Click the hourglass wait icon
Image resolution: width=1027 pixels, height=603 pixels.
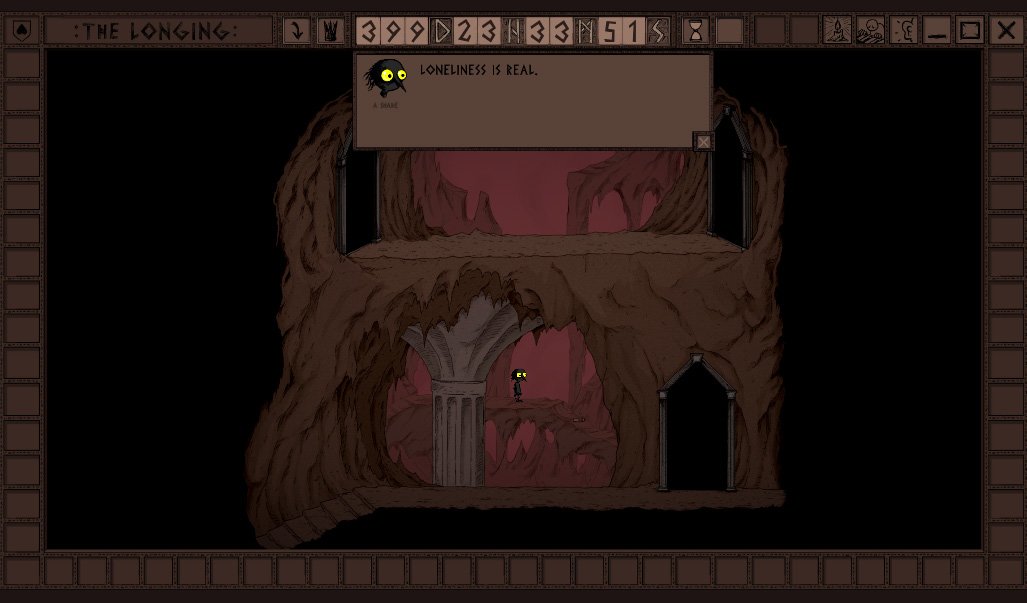coord(696,31)
